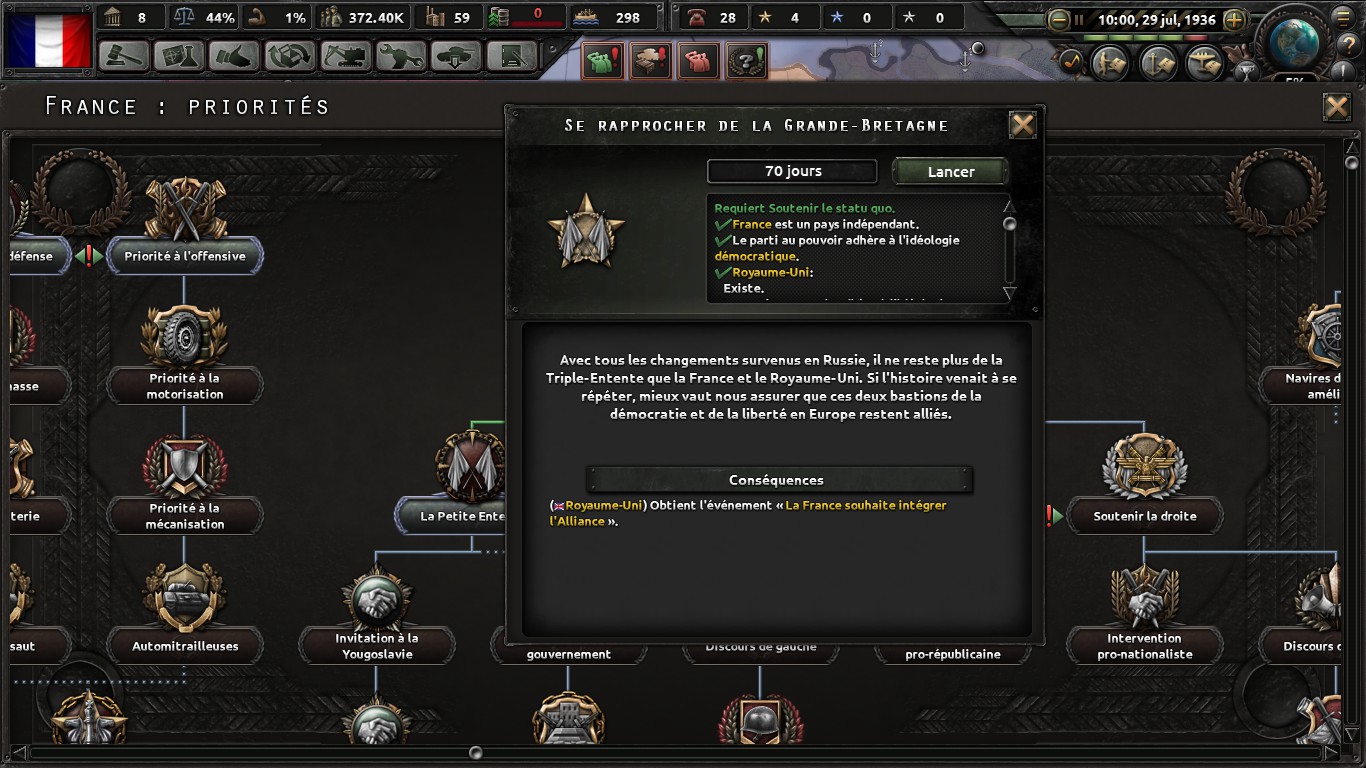The height and width of the screenshot is (768, 1366).
Task: Click the question mark alert icon
Action: 746,61
